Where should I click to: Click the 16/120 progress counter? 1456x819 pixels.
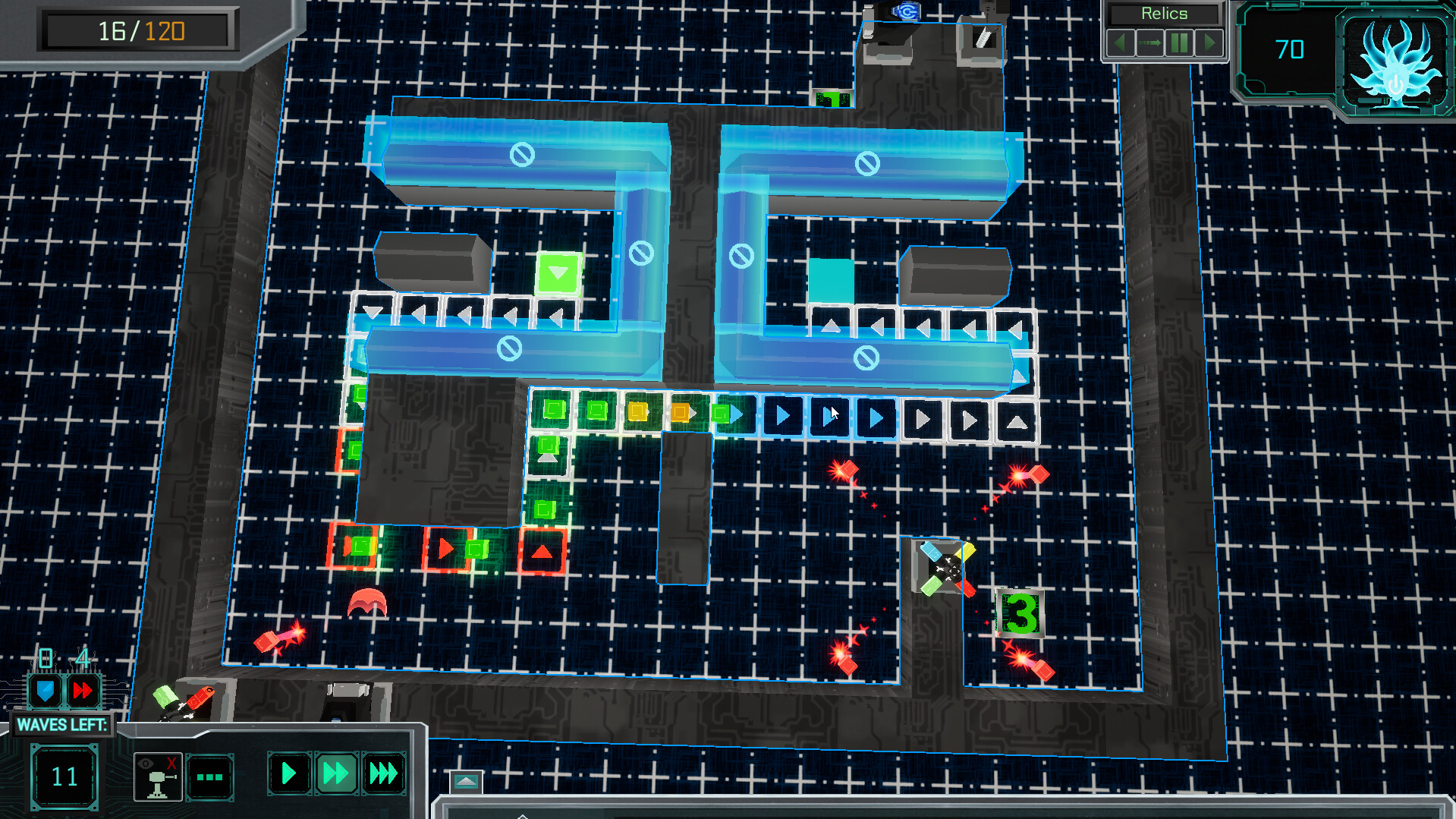(139, 30)
